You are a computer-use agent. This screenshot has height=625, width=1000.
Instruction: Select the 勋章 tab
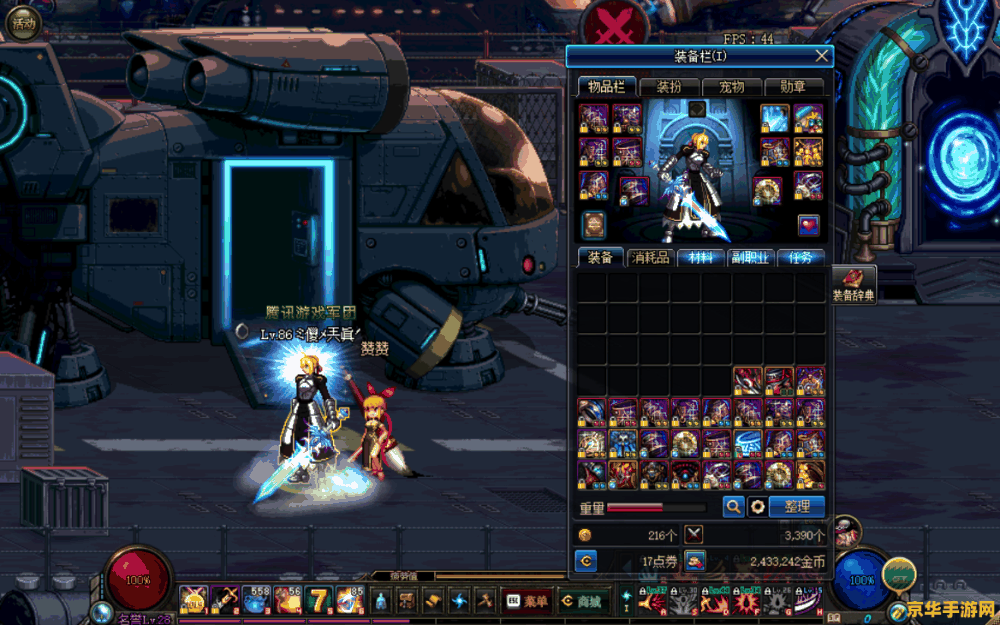click(794, 87)
